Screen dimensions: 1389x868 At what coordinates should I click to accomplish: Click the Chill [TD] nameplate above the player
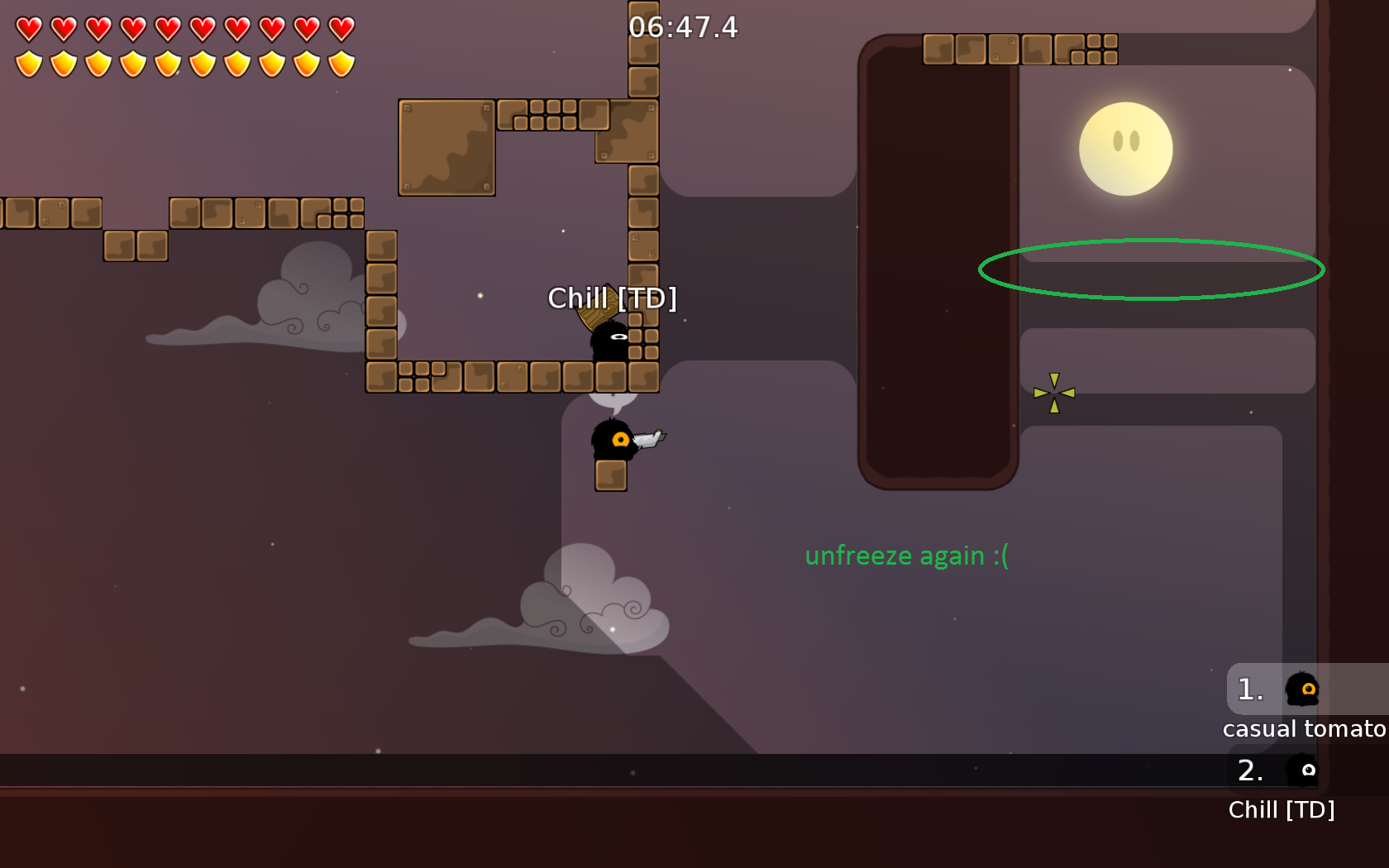613,298
